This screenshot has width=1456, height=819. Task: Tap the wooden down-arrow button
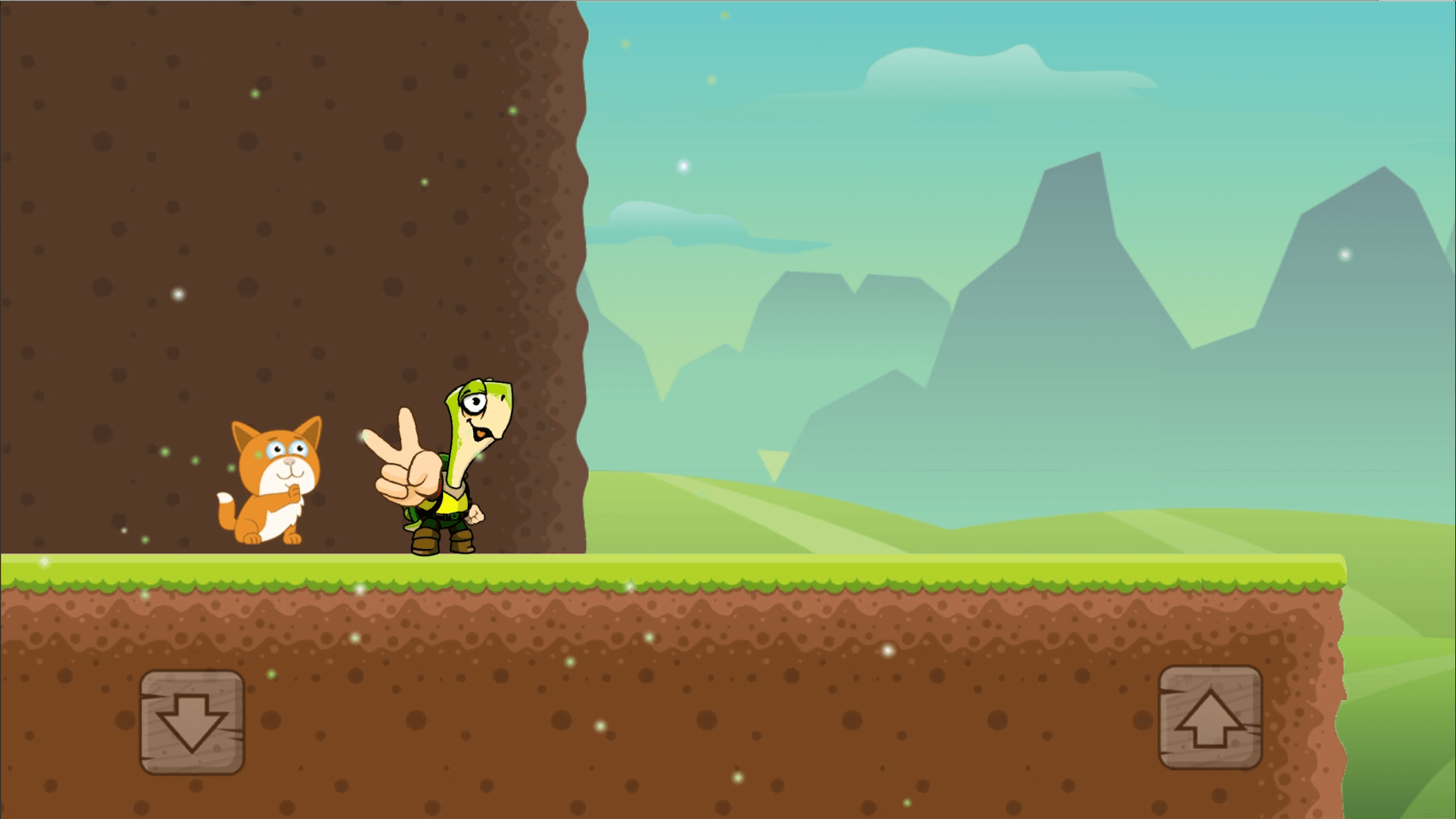tap(192, 721)
